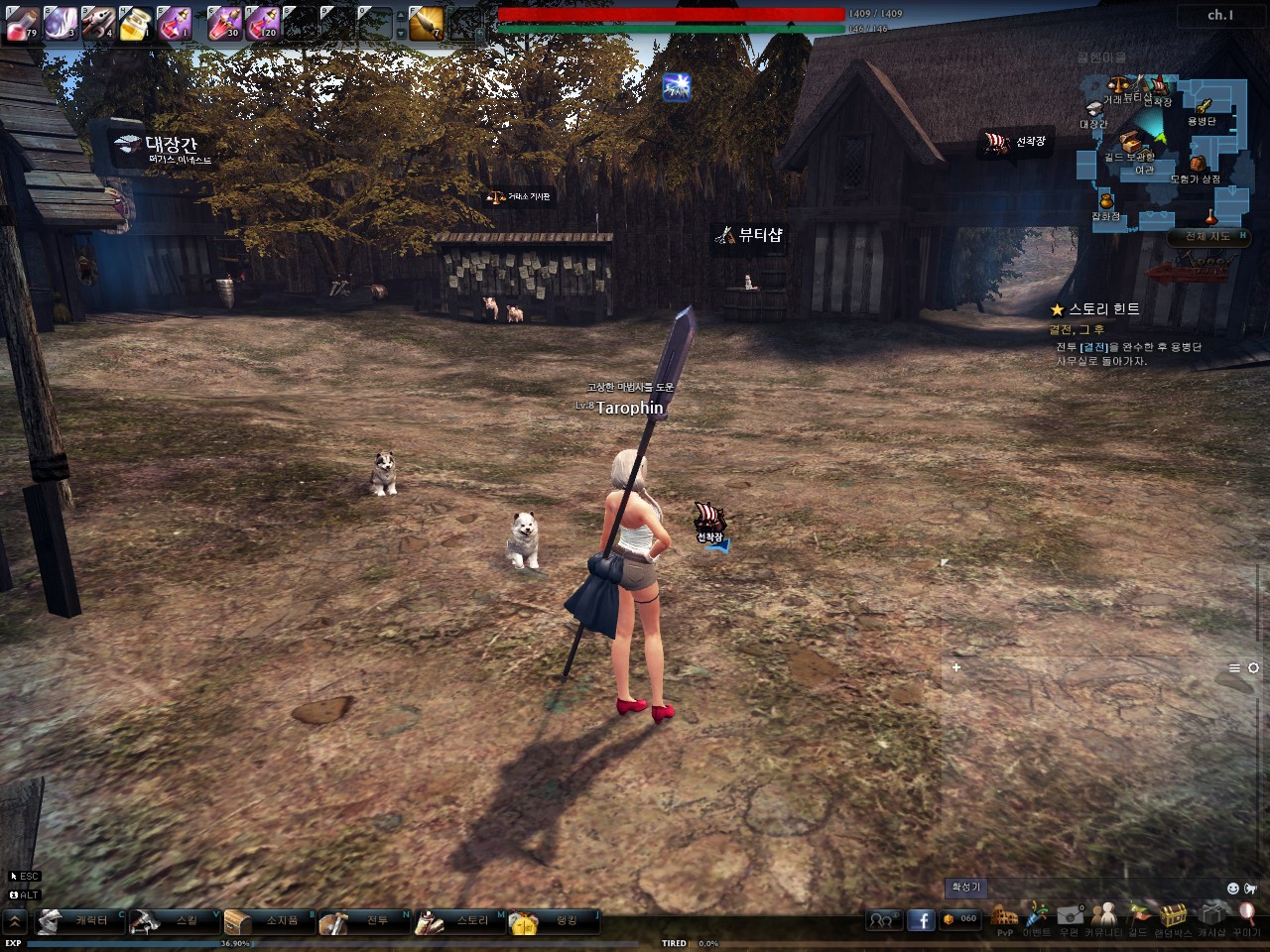Open the chat emoticon smiley button
Screen dimensions: 1270x952
[x=1233, y=888]
